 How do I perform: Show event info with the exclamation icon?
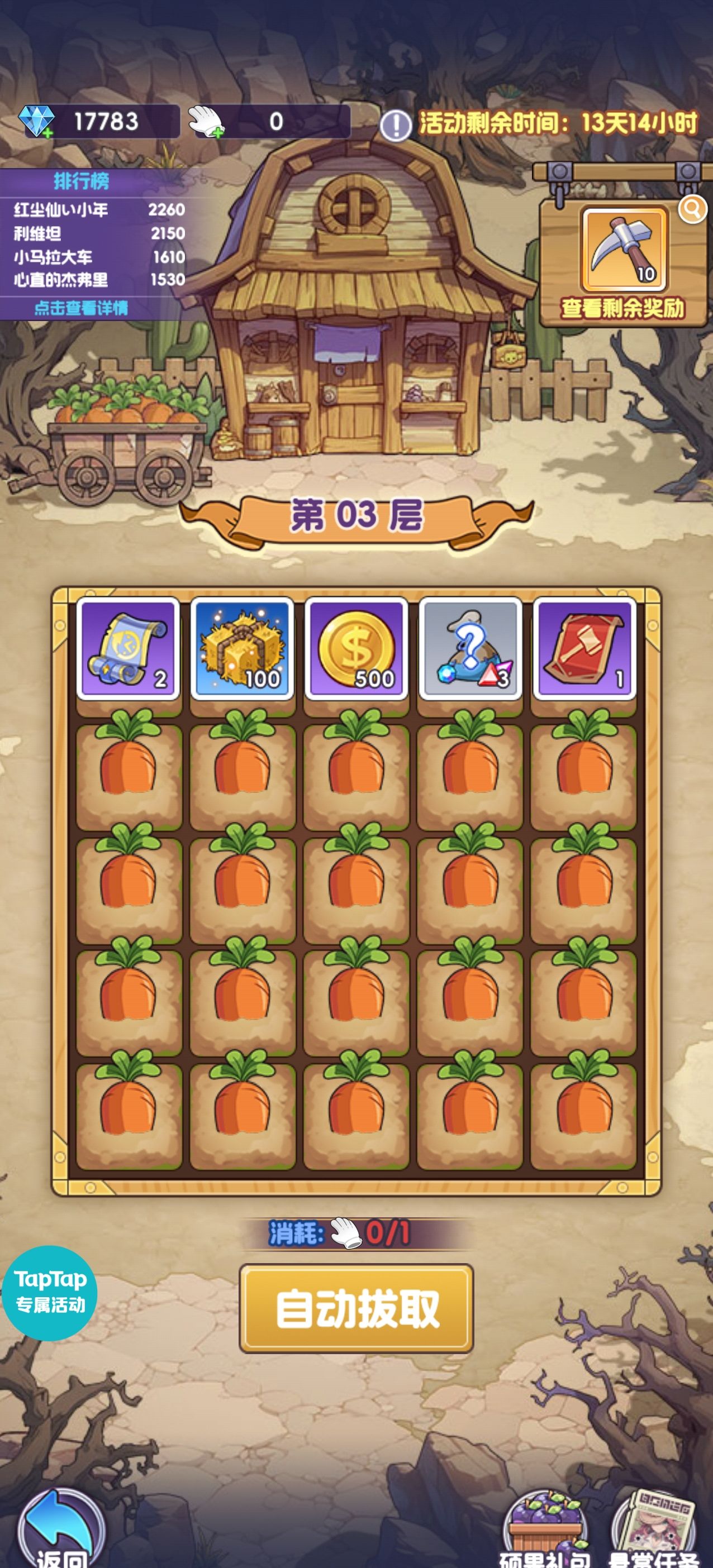(396, 126)
